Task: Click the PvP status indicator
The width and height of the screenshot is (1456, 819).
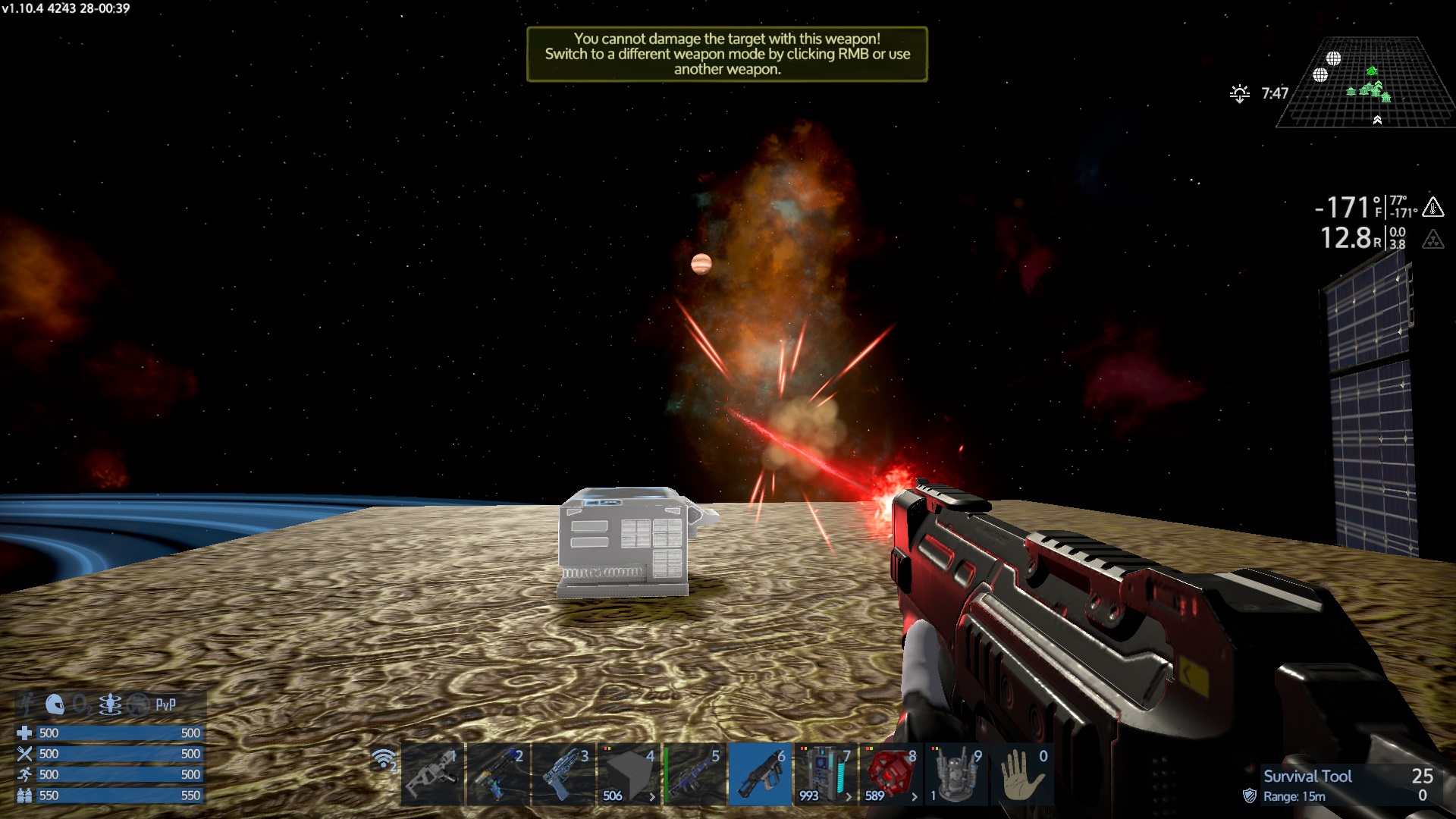Action: pos(165,704)
